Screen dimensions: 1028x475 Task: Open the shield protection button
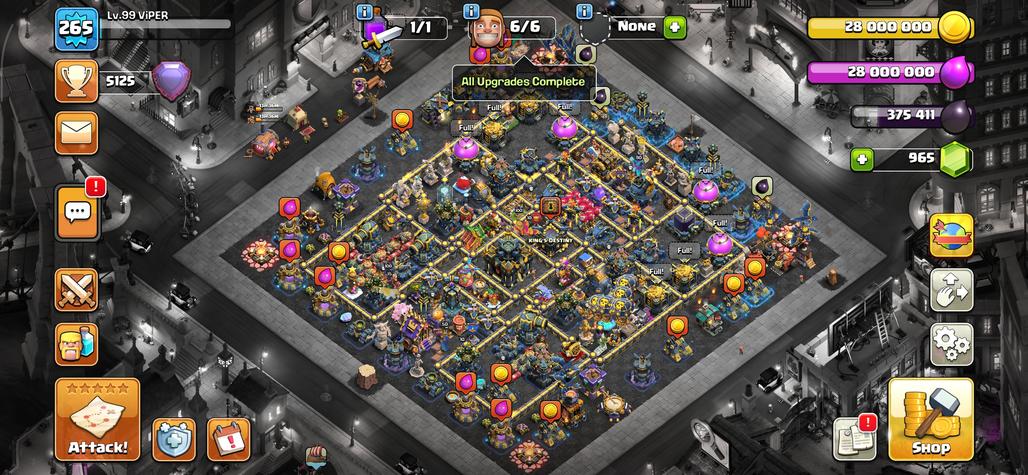174,439
